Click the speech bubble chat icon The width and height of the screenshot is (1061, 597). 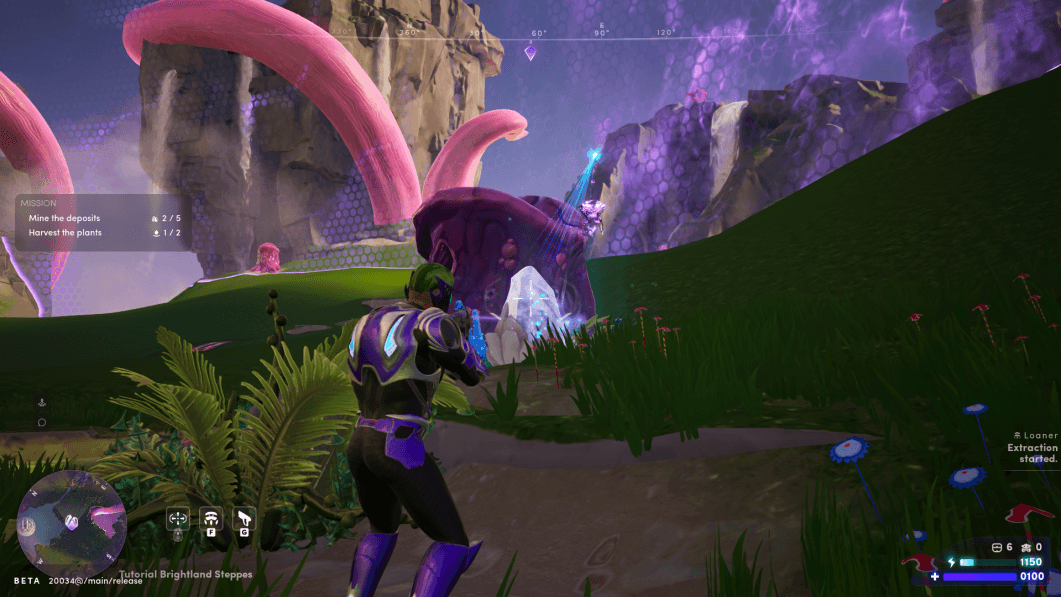tap(42, 422)
